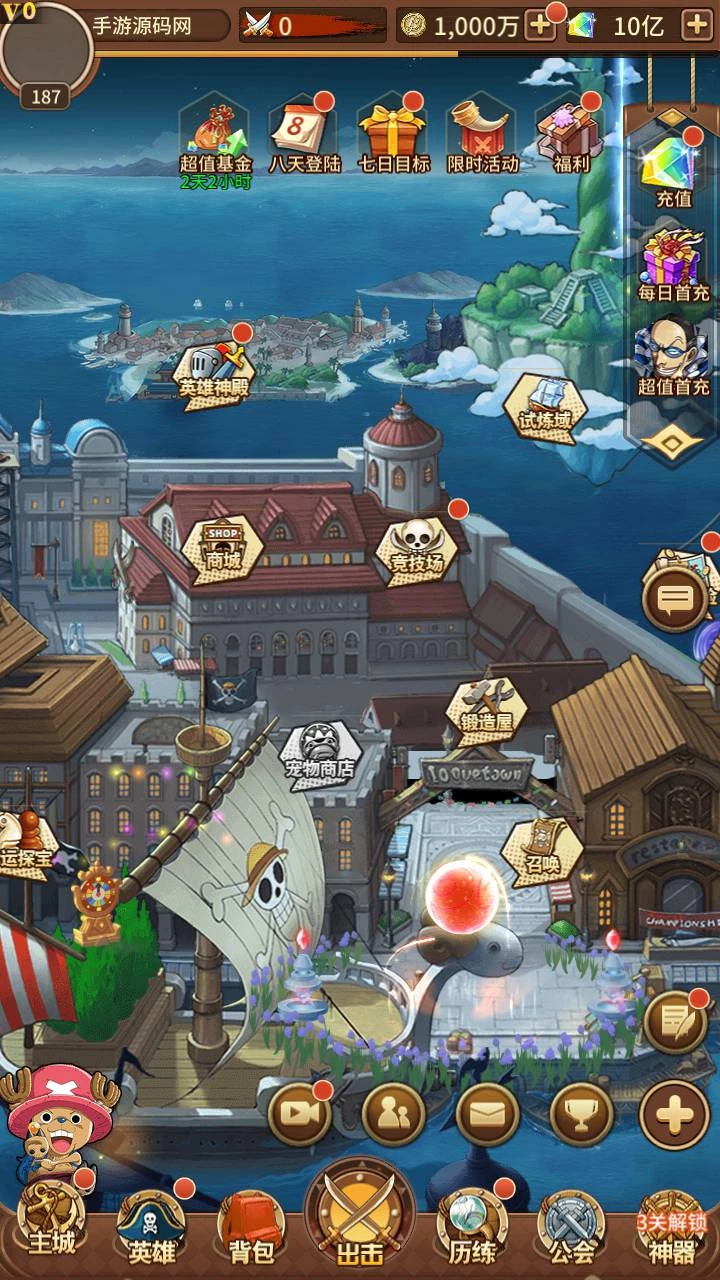Open the 超值基金 fund event
Screen dimensions: 720x1280
tap(214, 136)
